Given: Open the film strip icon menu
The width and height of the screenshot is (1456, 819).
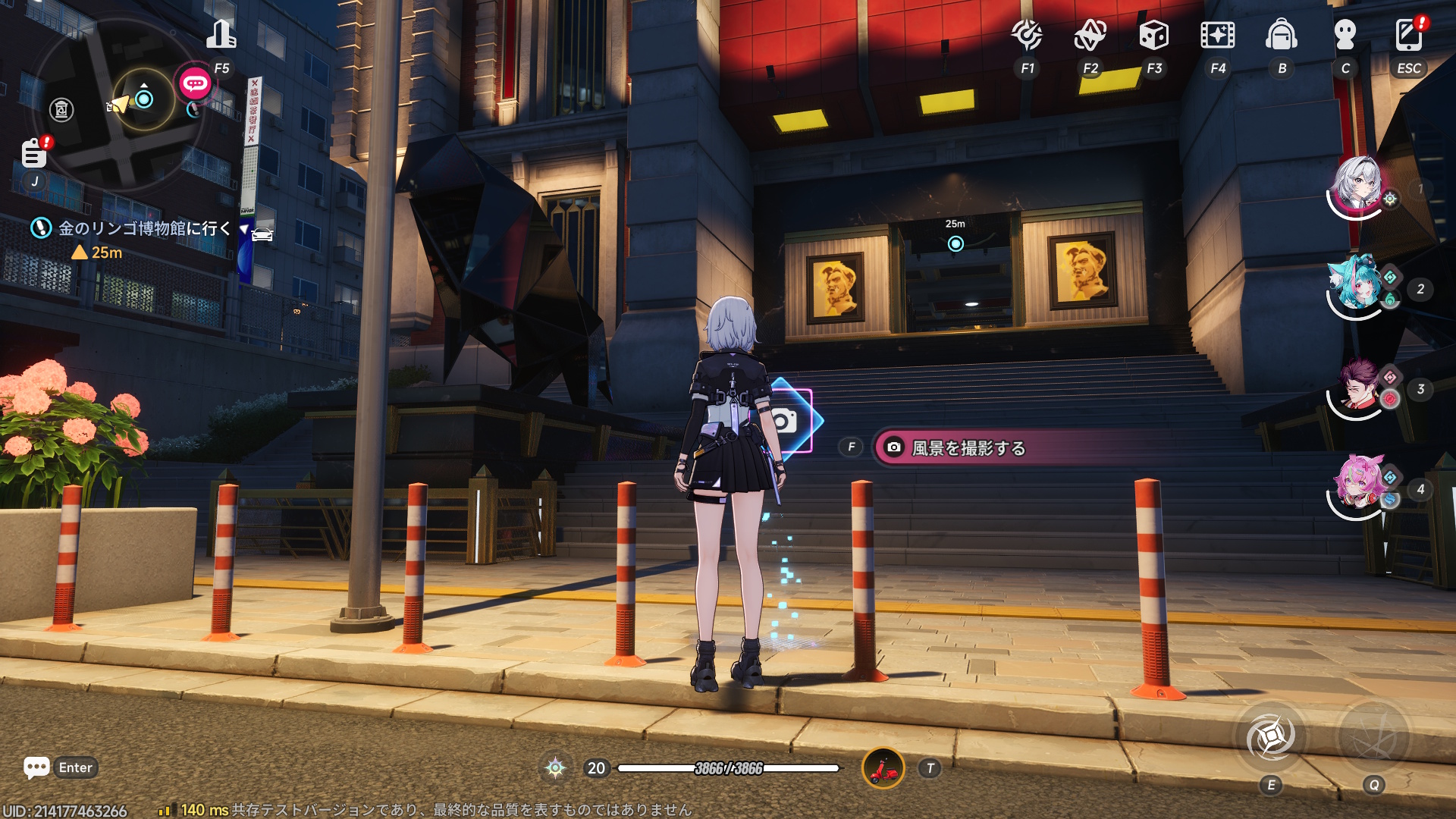Looking at the screenshot, I should (x=1217, y=35).
